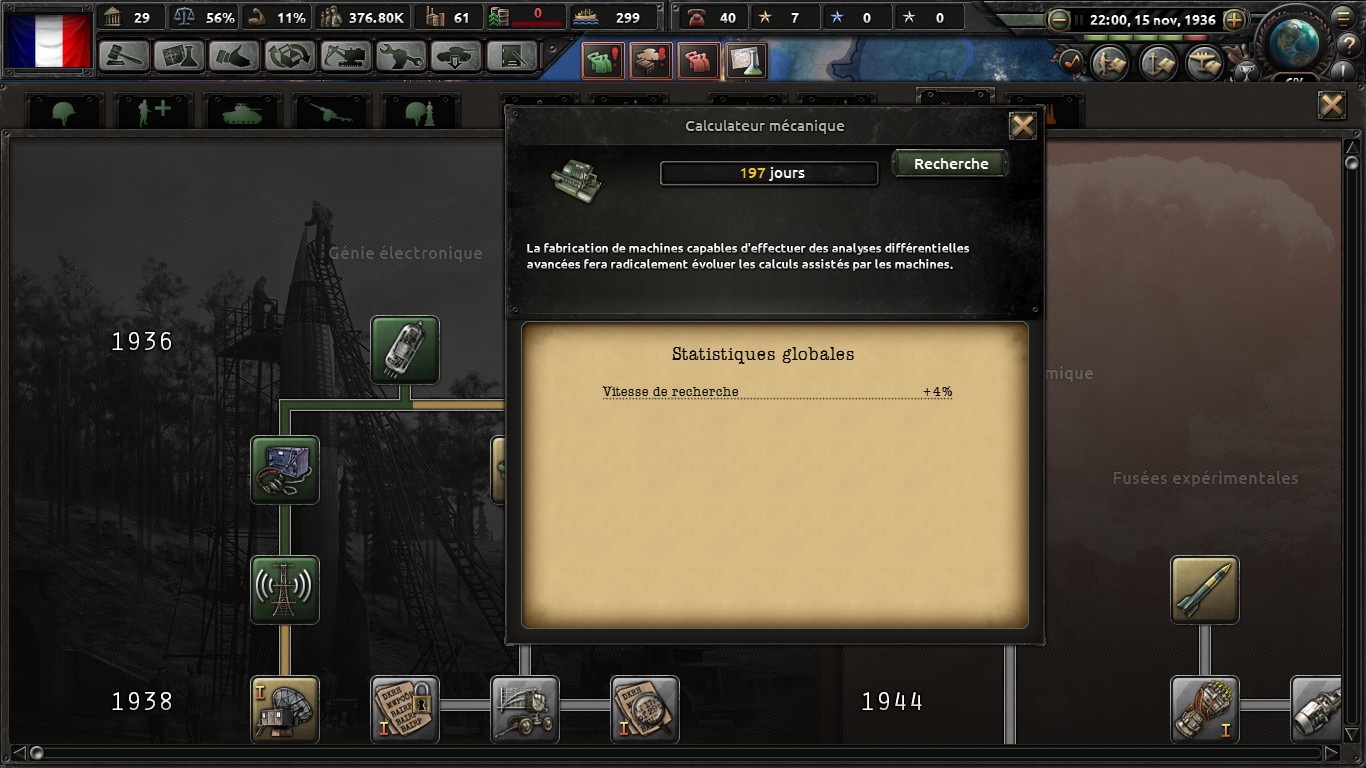
Task: Open the handshake diplomacy menu
Action: click(235, 56)
